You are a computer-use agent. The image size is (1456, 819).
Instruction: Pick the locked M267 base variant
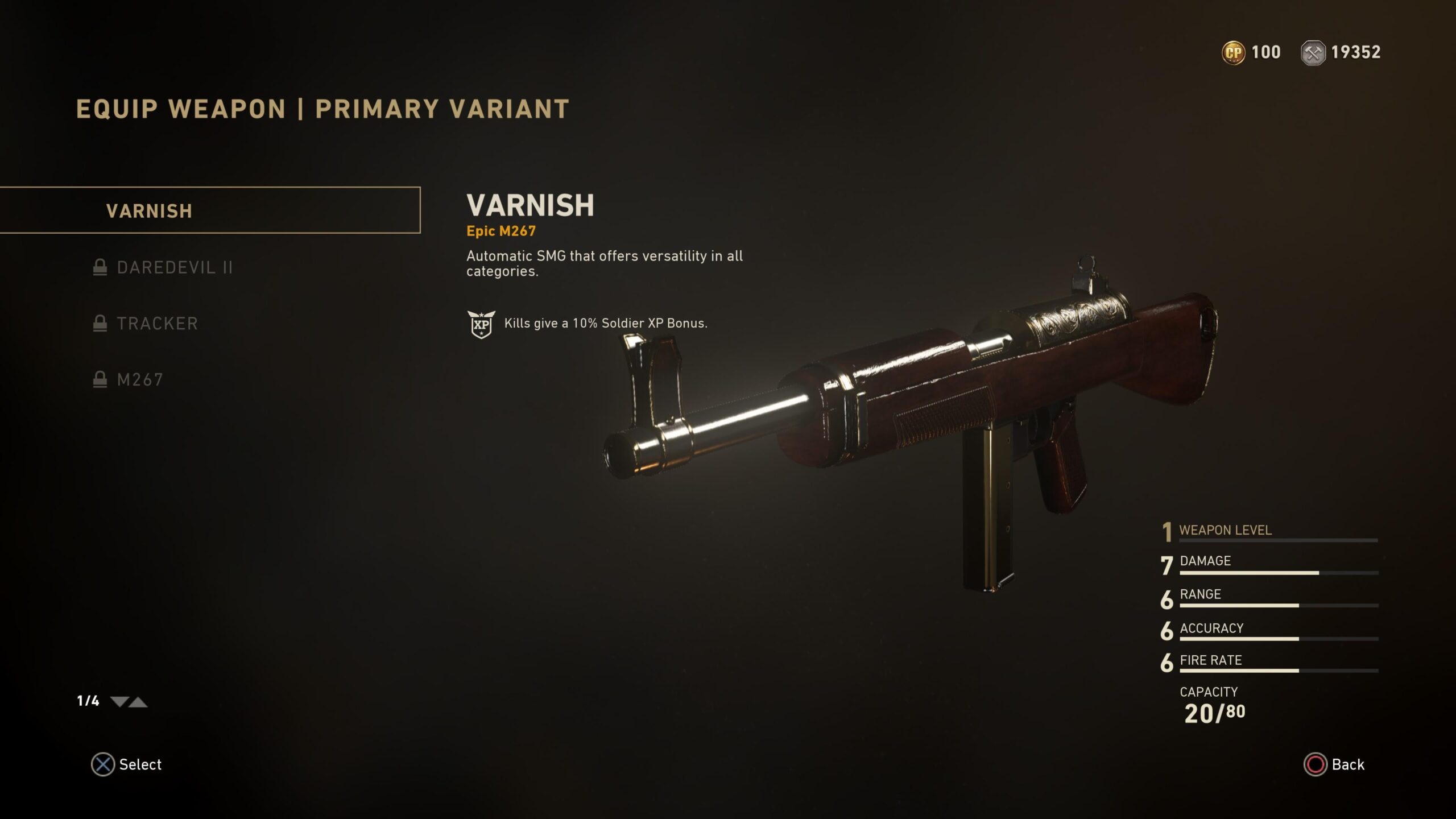point(140,379)
